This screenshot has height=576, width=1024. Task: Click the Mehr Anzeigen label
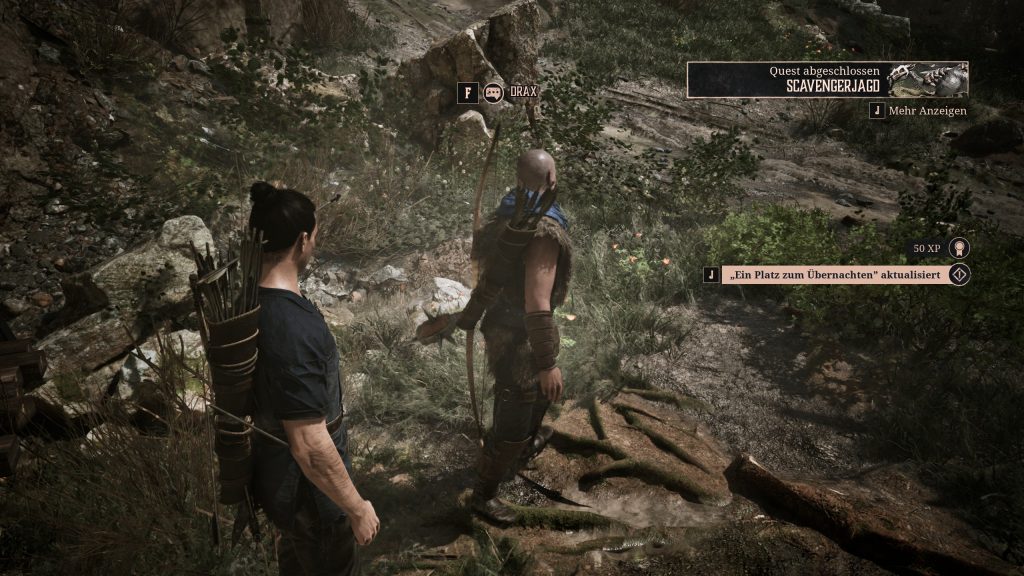[927, 111]
